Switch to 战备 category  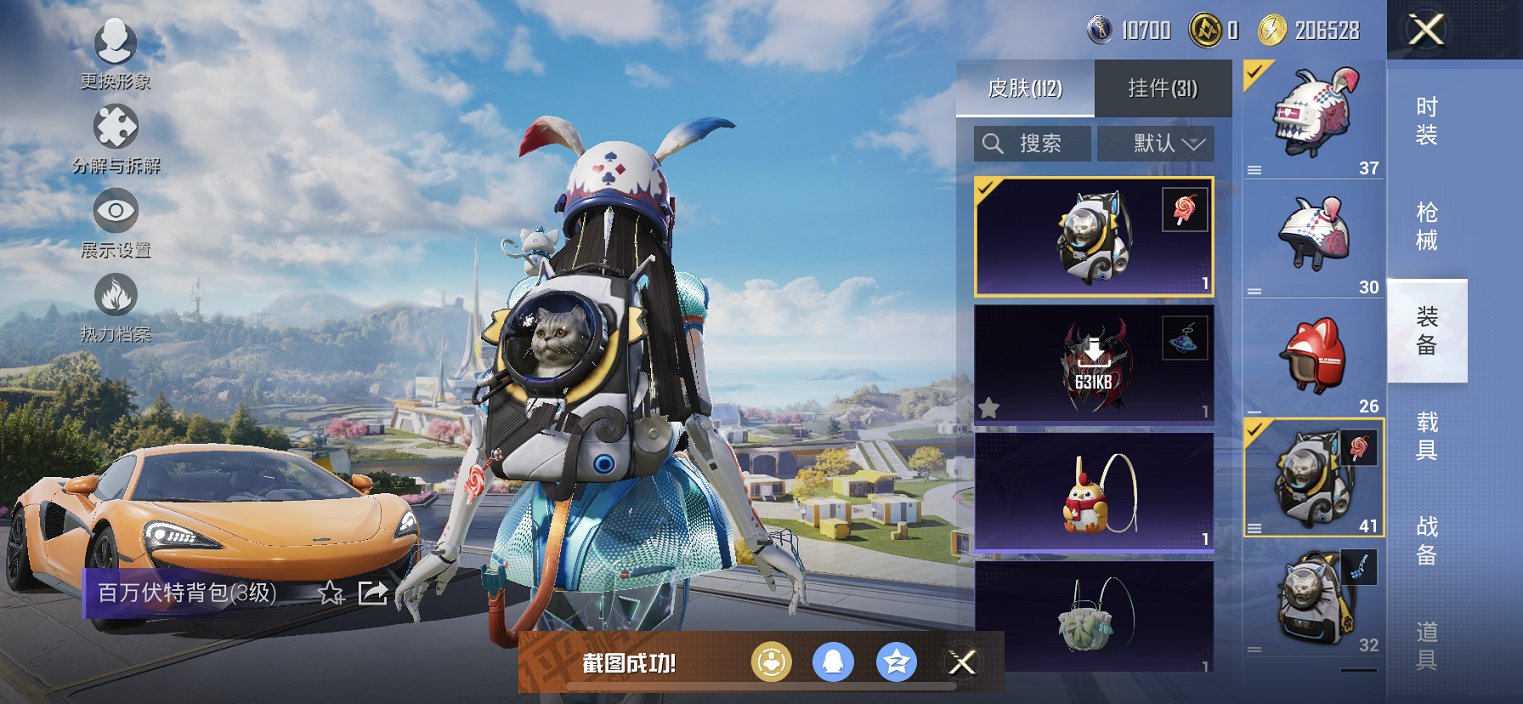(x=1427, y=541)
